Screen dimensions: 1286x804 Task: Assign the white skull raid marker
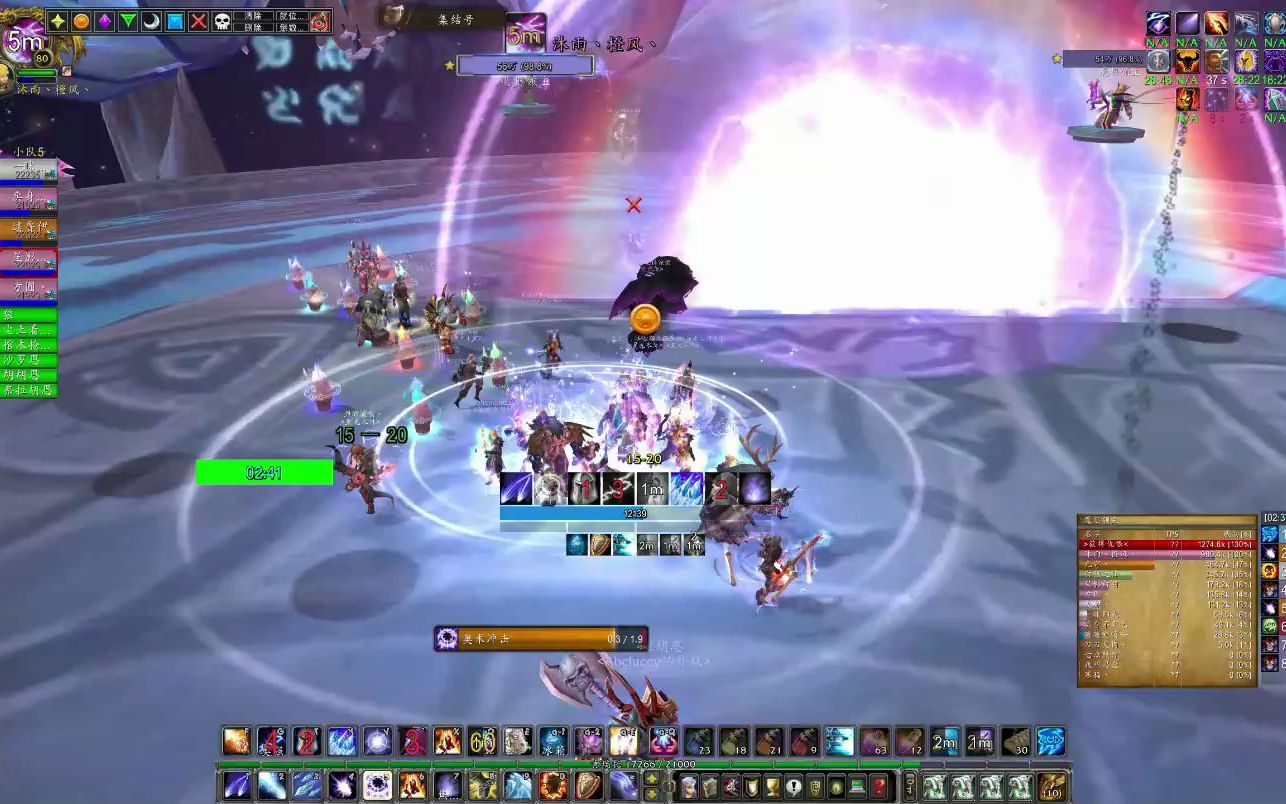pos(222,21)
